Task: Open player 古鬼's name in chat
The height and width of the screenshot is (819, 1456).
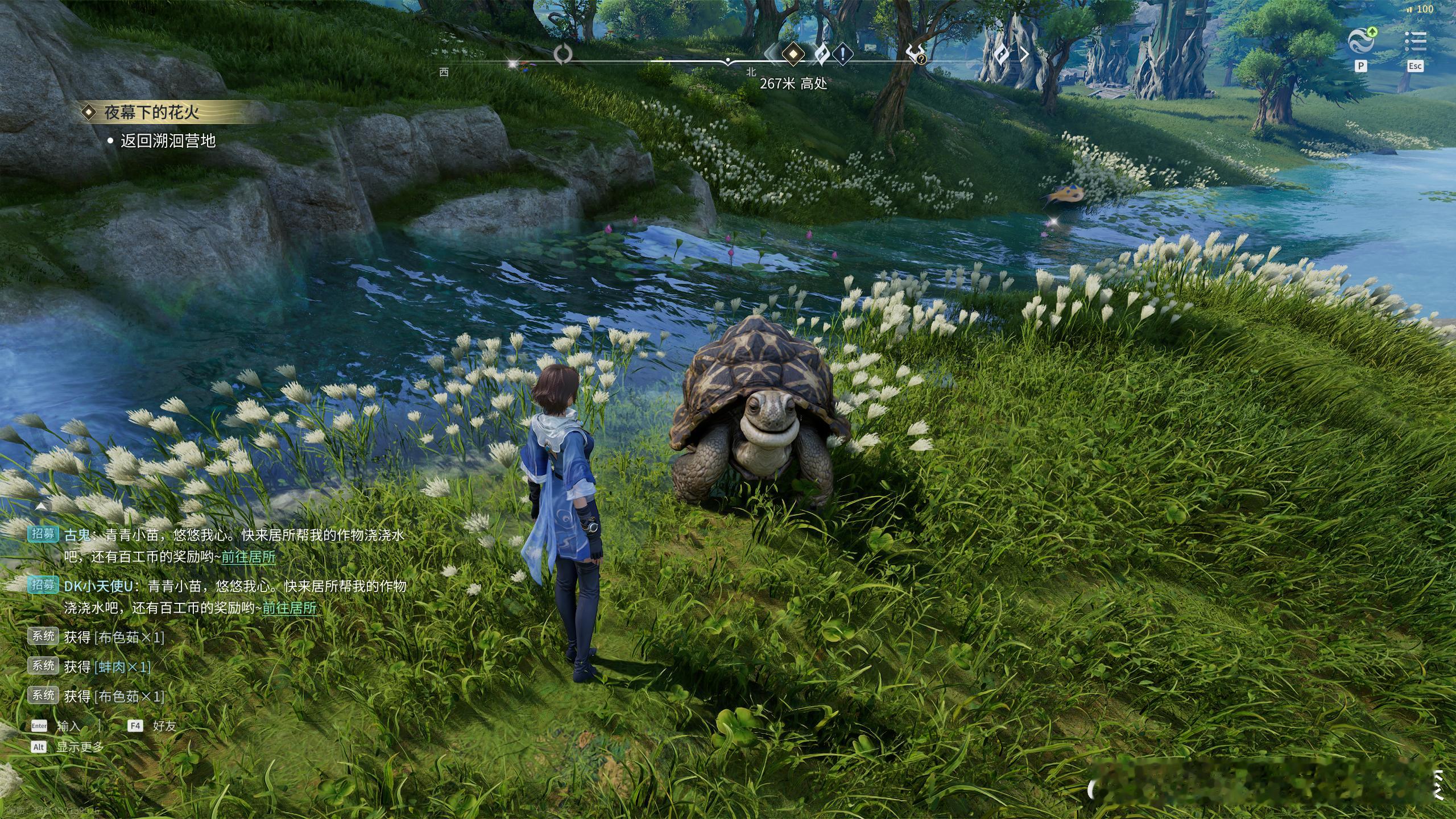Action: (77, 535)
